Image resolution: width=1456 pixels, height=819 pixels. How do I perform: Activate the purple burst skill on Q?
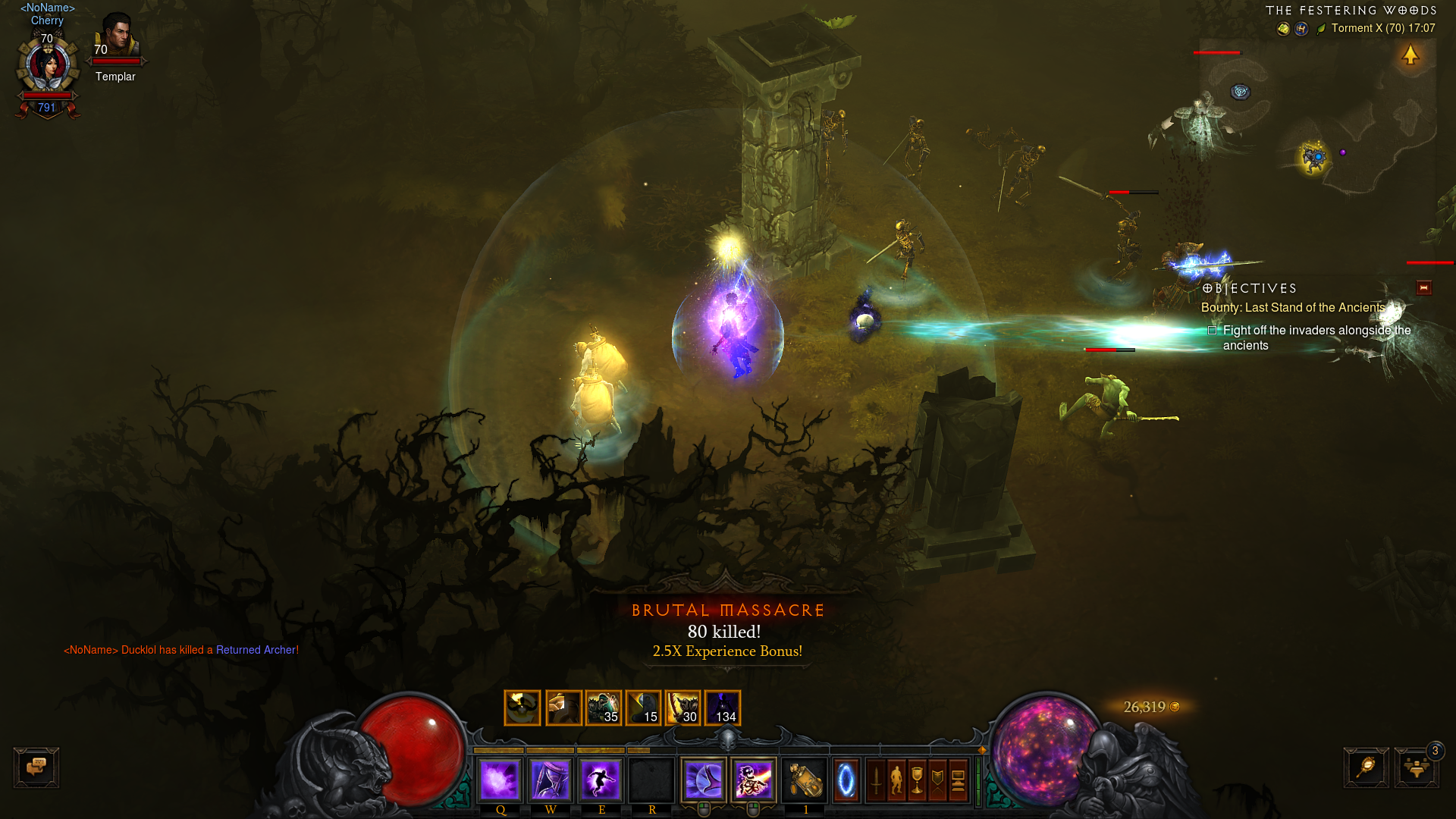pos(500,780)
